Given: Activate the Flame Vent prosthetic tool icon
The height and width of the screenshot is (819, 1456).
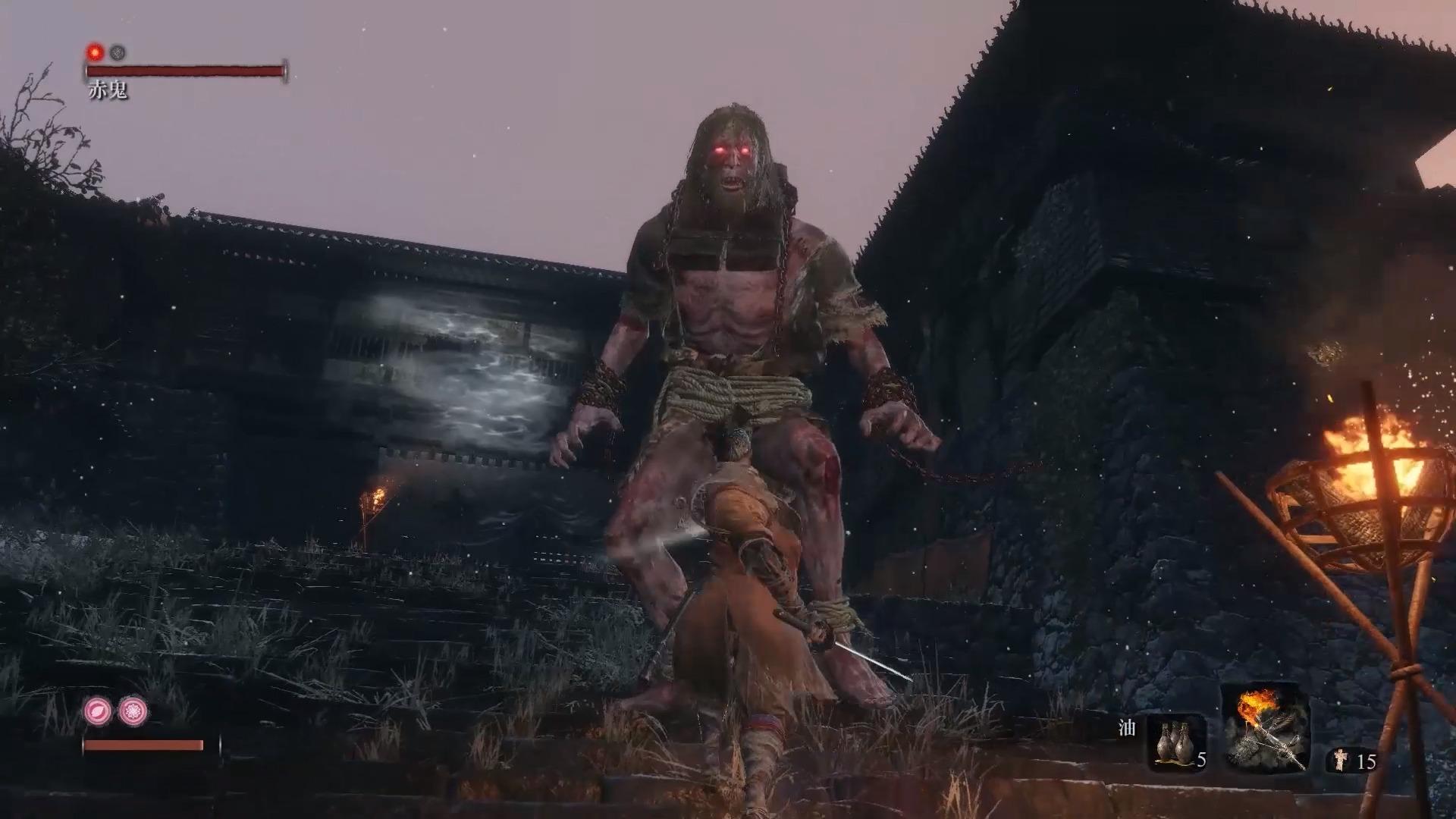Looking at the screenshot, I should [1265, 730].
